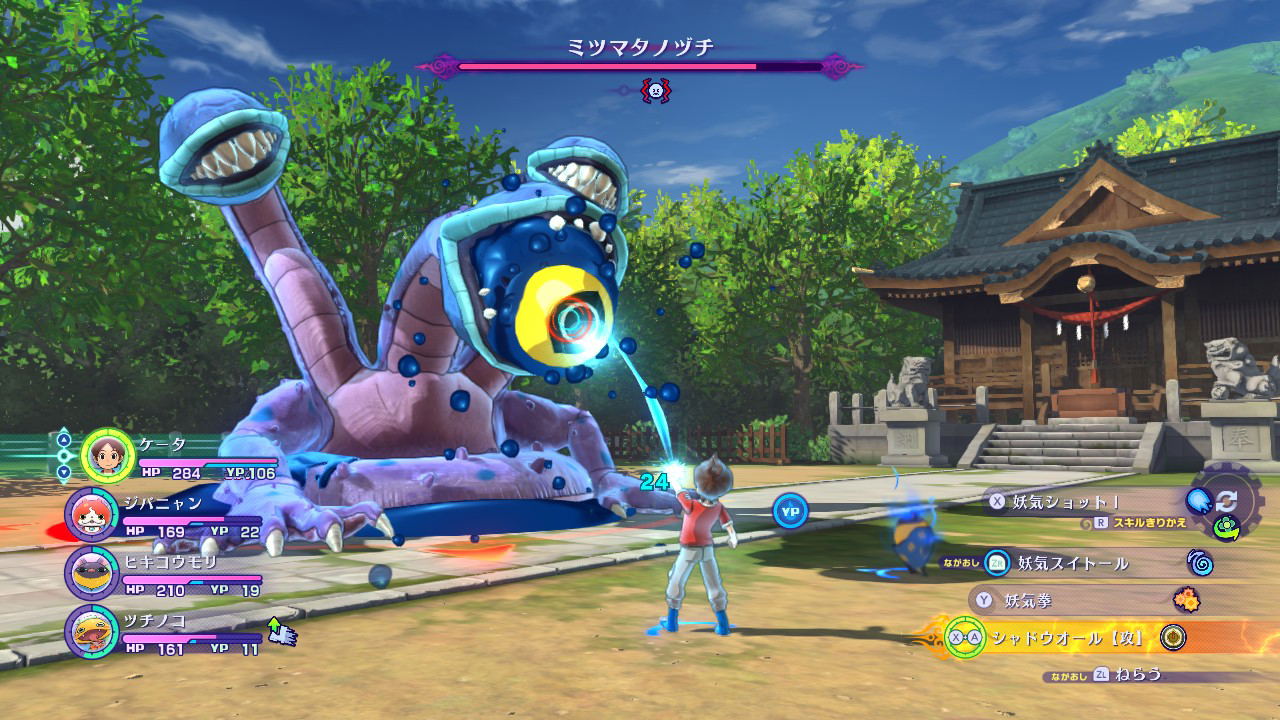Viewport: 1280px width, 720px height.
Task: Click the boss status effect icon
Action: coord(655,91)
